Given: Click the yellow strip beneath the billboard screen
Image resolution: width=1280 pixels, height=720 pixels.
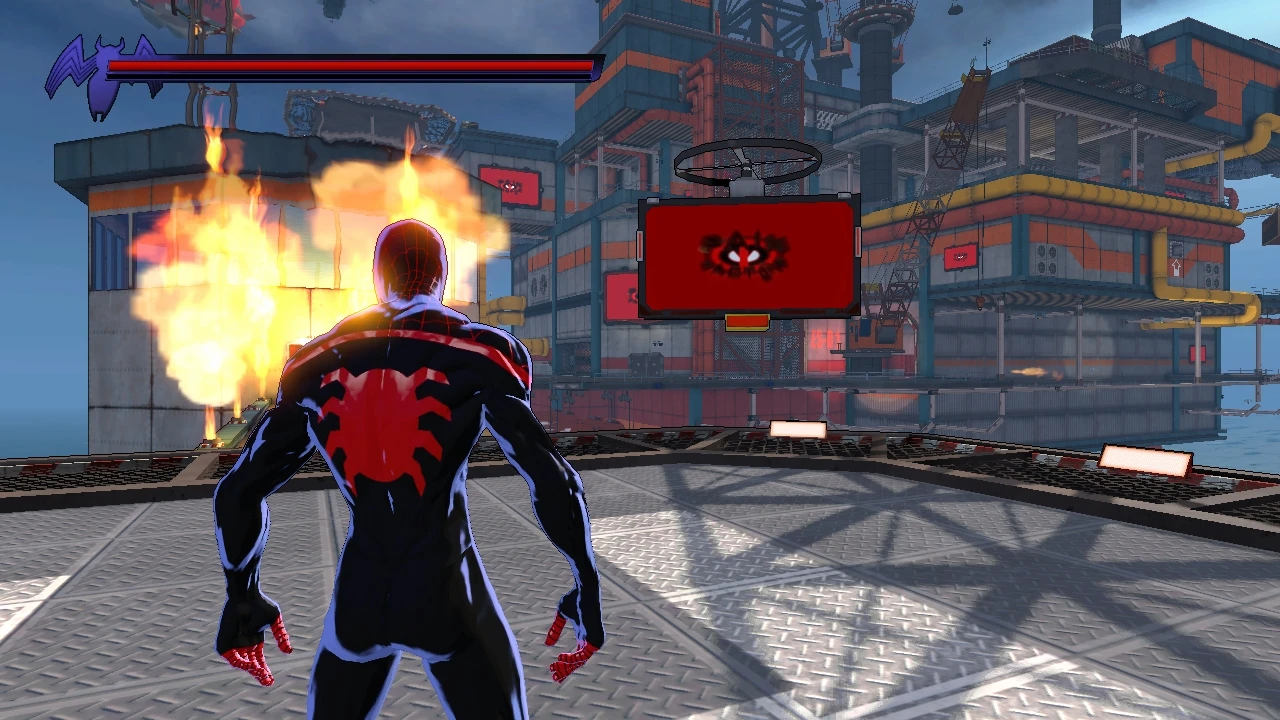Looking at the screenshot, I should point(745,322).
